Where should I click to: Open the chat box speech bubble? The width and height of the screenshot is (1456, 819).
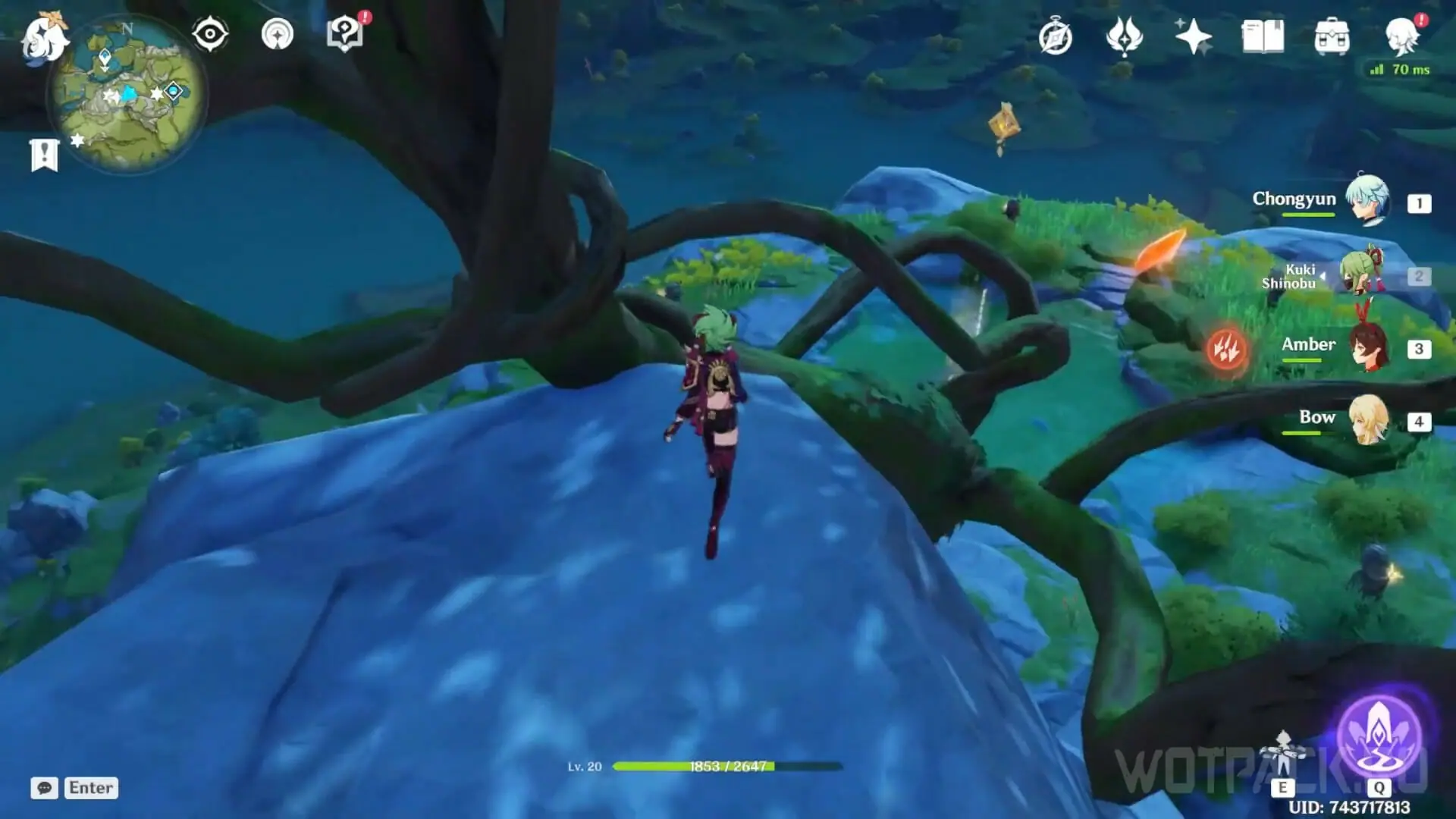tap(45, 788)
